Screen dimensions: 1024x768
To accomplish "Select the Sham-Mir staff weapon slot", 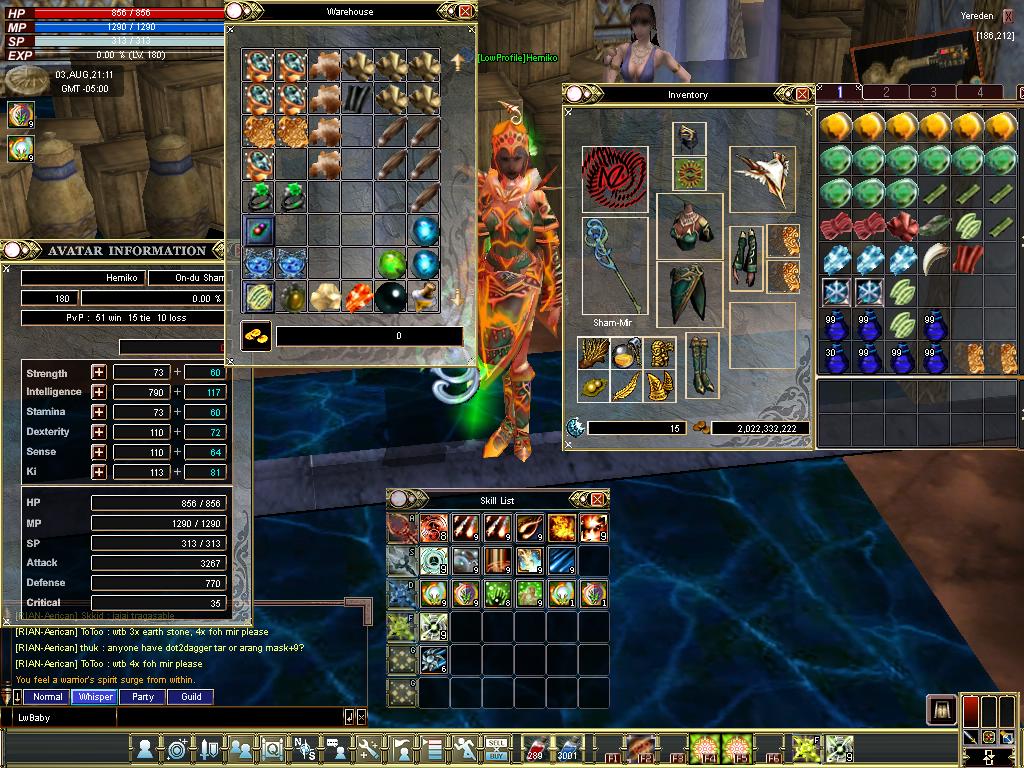I will pos(615,265).
